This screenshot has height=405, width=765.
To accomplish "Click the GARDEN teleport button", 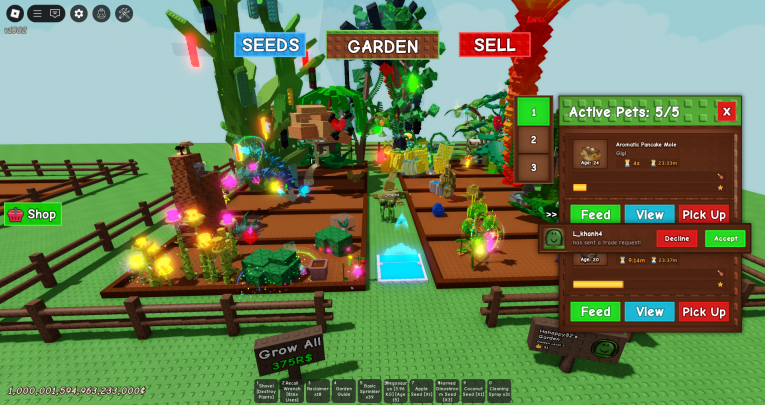I will [382, 46].
